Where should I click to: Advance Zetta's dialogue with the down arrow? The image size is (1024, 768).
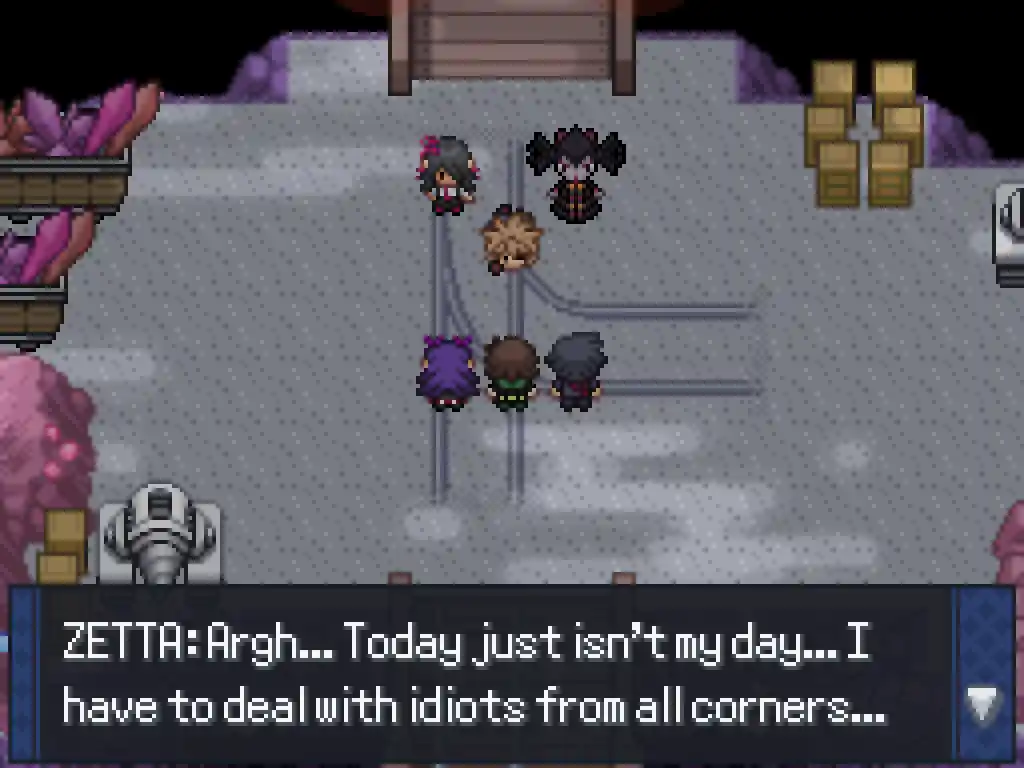983,705
